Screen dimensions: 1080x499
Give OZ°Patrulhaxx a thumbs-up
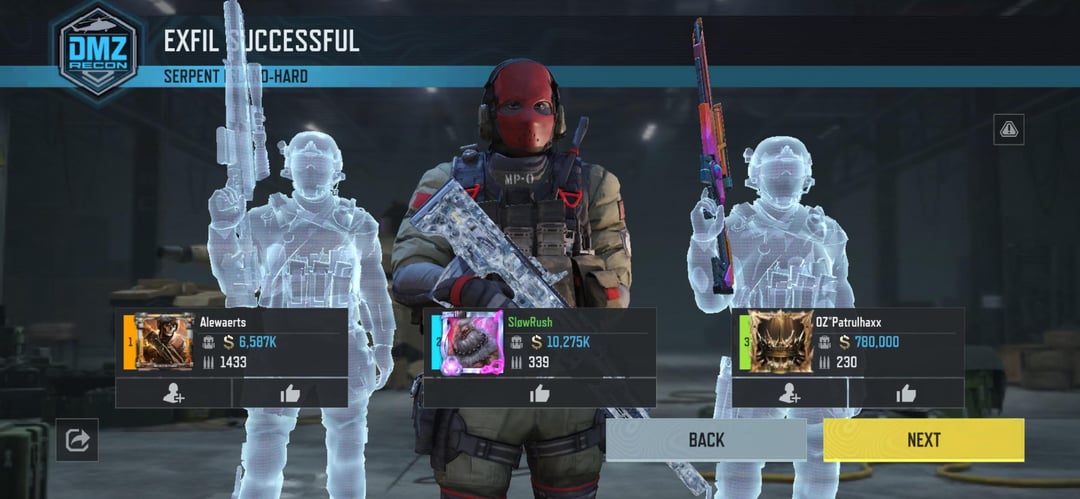click(x=906, y=393)
